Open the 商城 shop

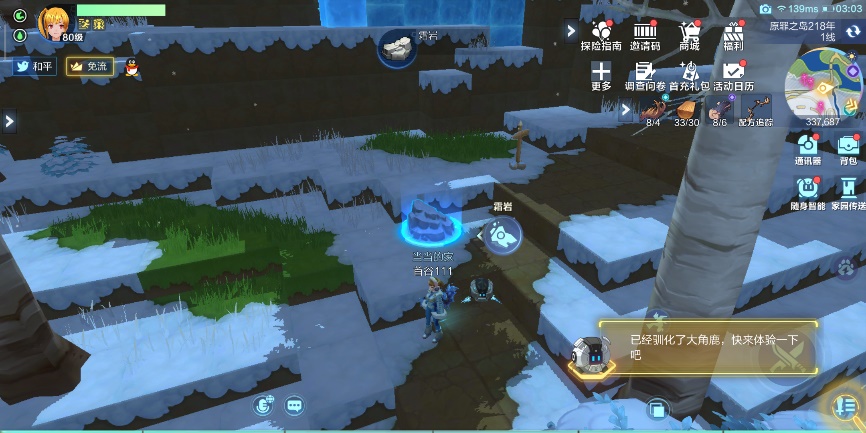689,34
